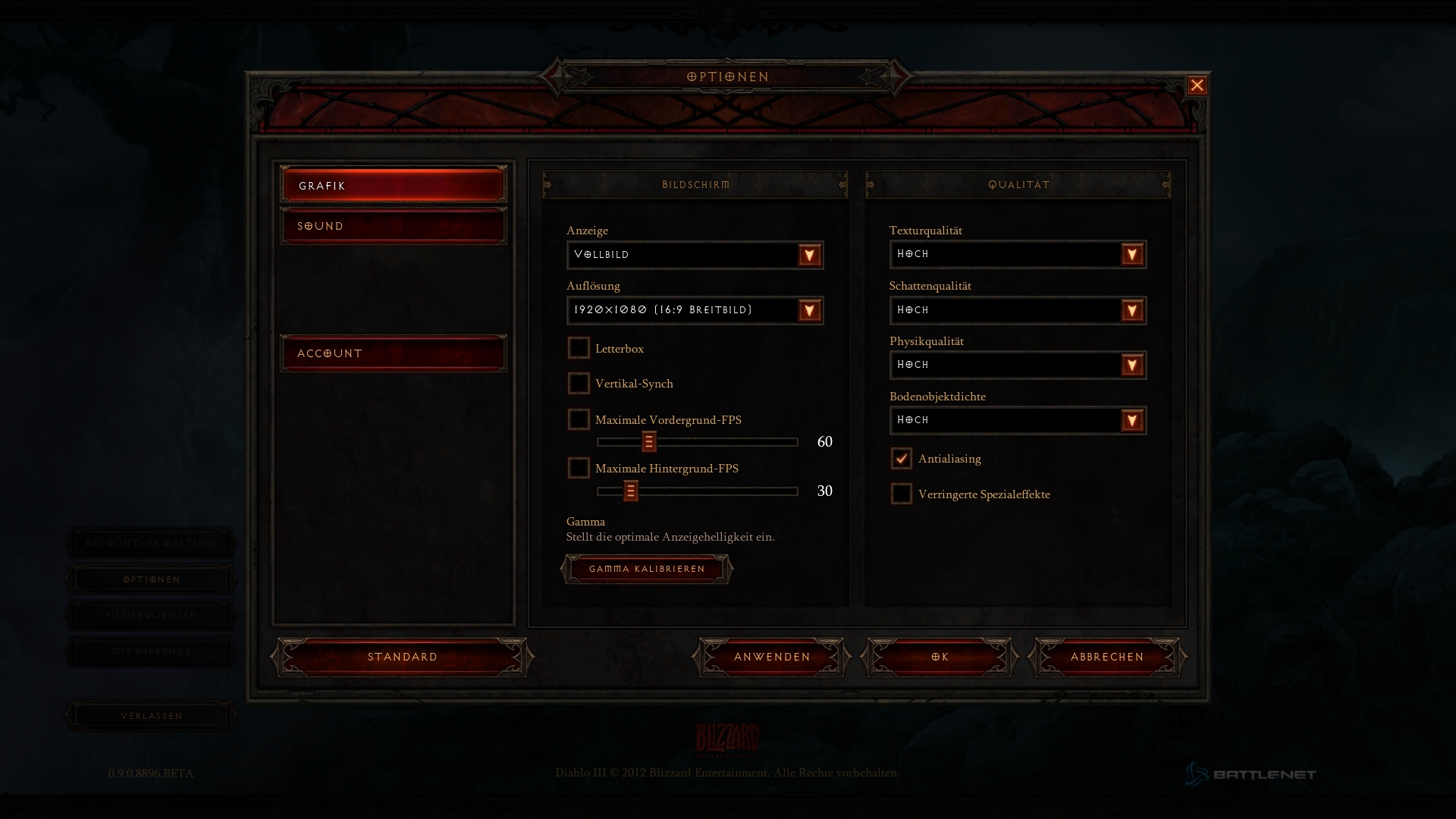Viewport: 1456px width, 819px height.
Task: Enable Vertikal-Synch checkbox
Action: tap(579, 383)
